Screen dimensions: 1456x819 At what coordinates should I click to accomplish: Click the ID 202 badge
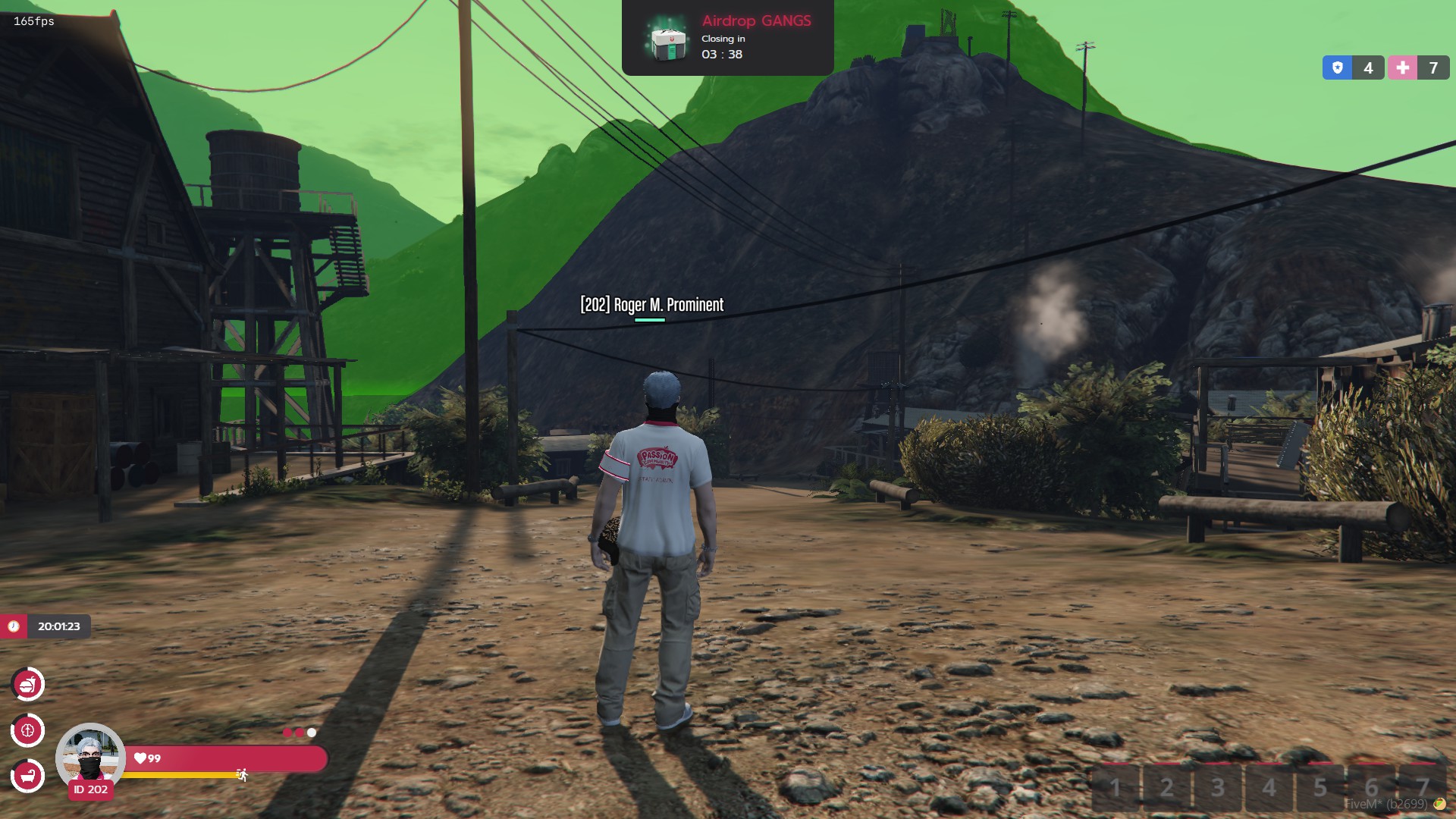coord(91,790)
